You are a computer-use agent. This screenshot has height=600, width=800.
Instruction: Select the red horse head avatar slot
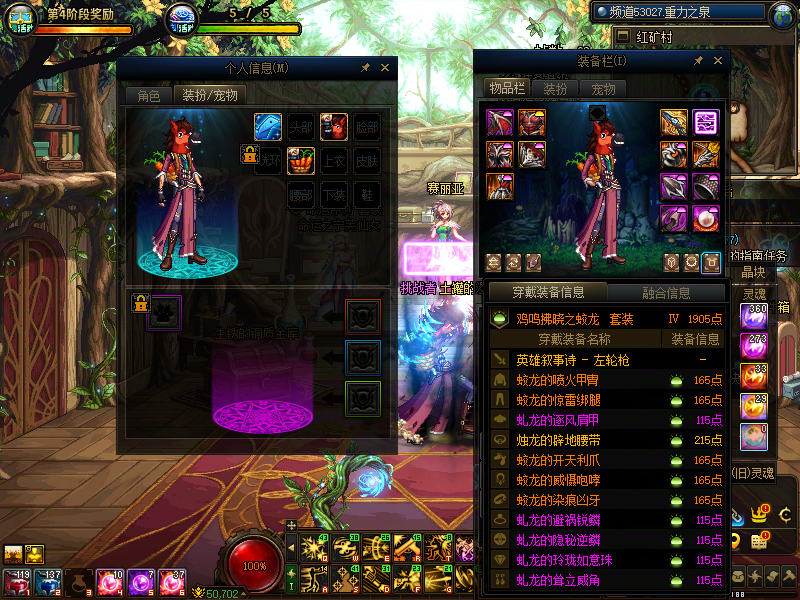click(x=334, y=126)
